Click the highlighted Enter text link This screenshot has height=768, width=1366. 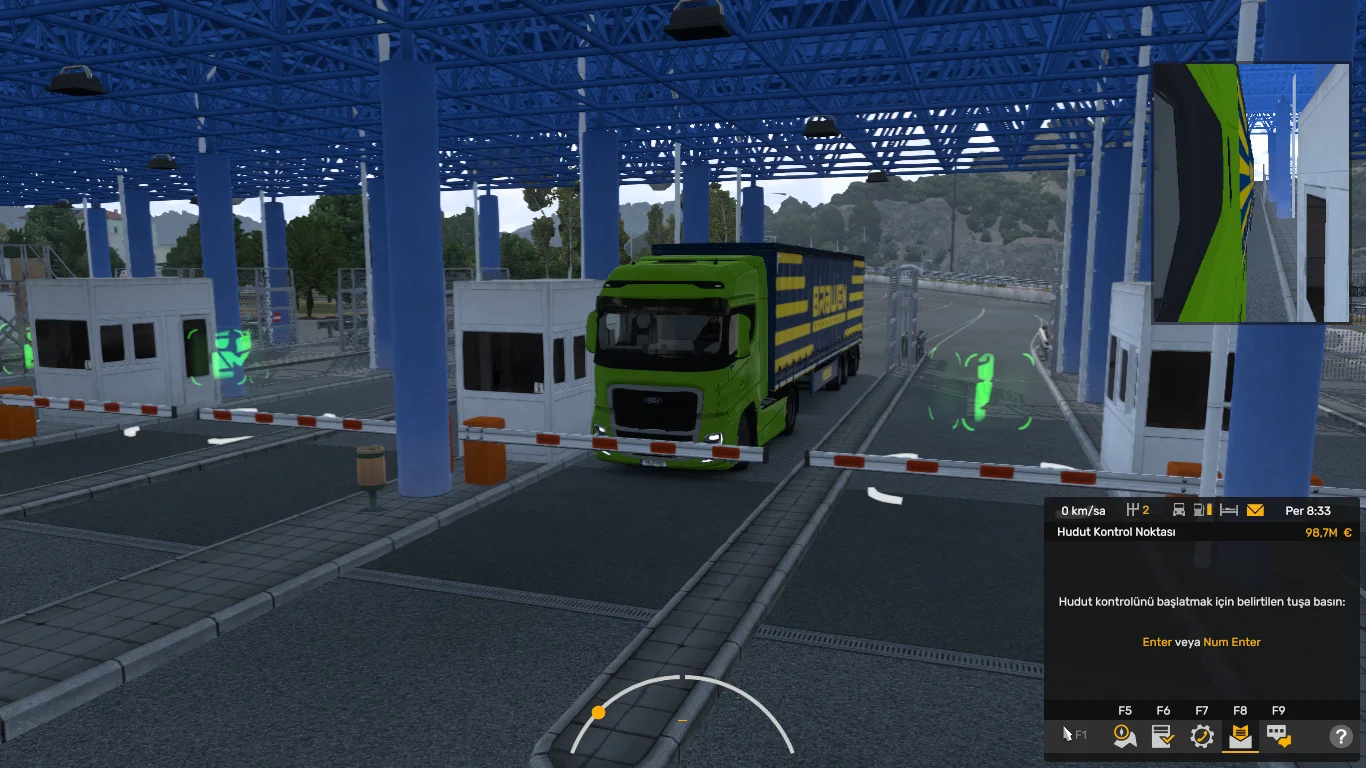coord(1157,642)
